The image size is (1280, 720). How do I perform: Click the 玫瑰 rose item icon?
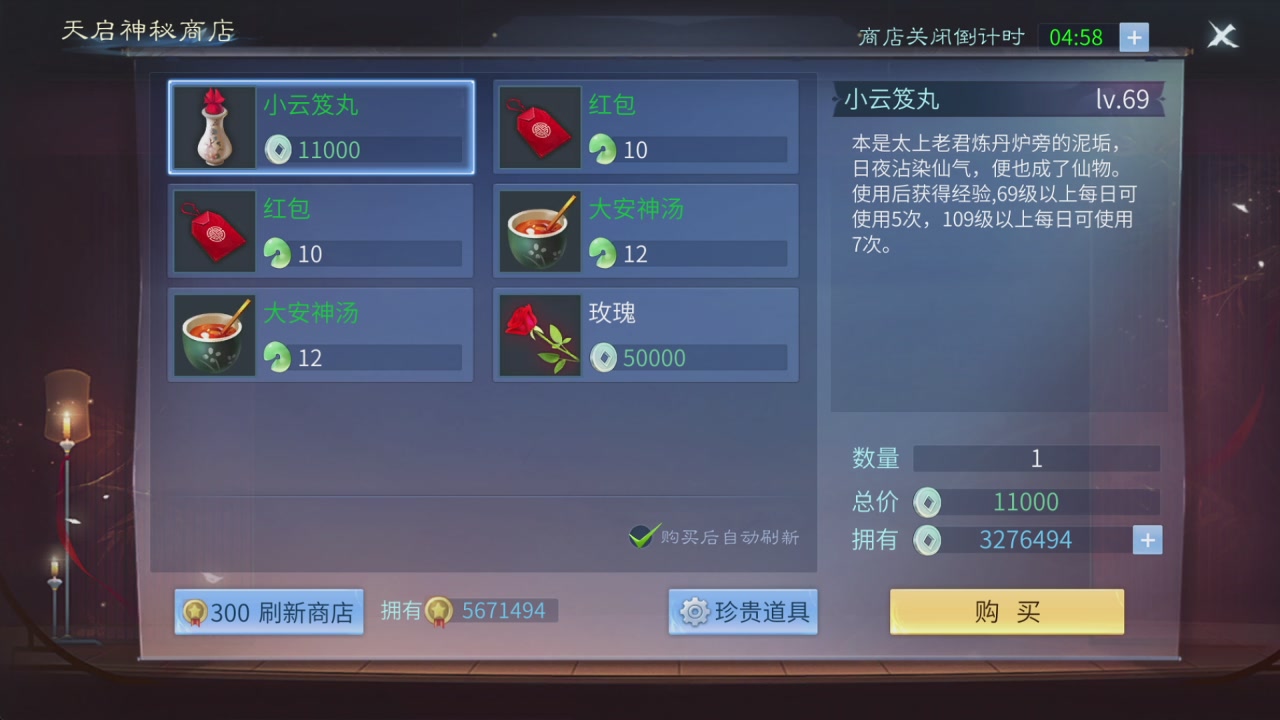(539, 334)
